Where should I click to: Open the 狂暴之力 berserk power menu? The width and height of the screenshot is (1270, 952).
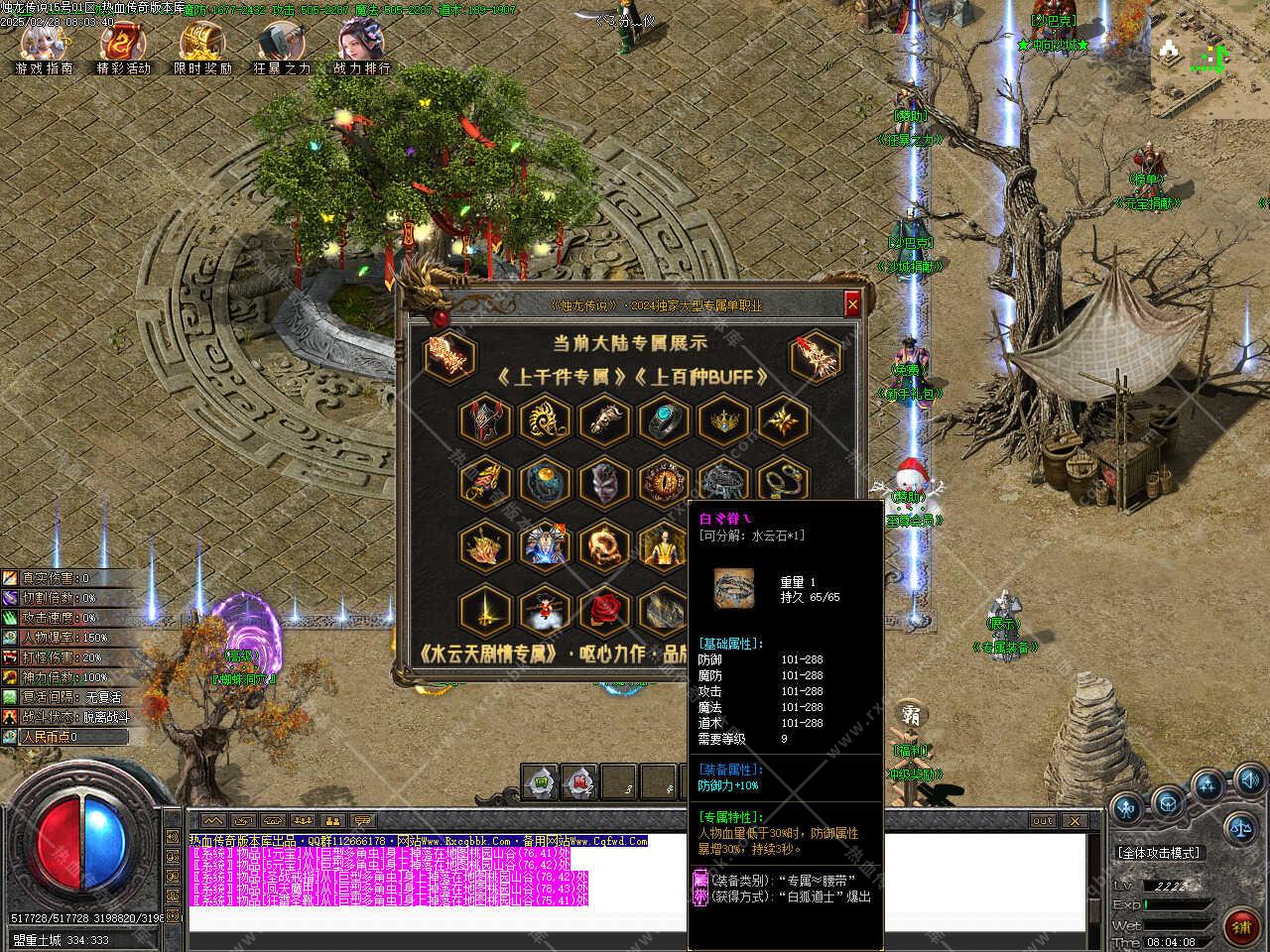281,46
